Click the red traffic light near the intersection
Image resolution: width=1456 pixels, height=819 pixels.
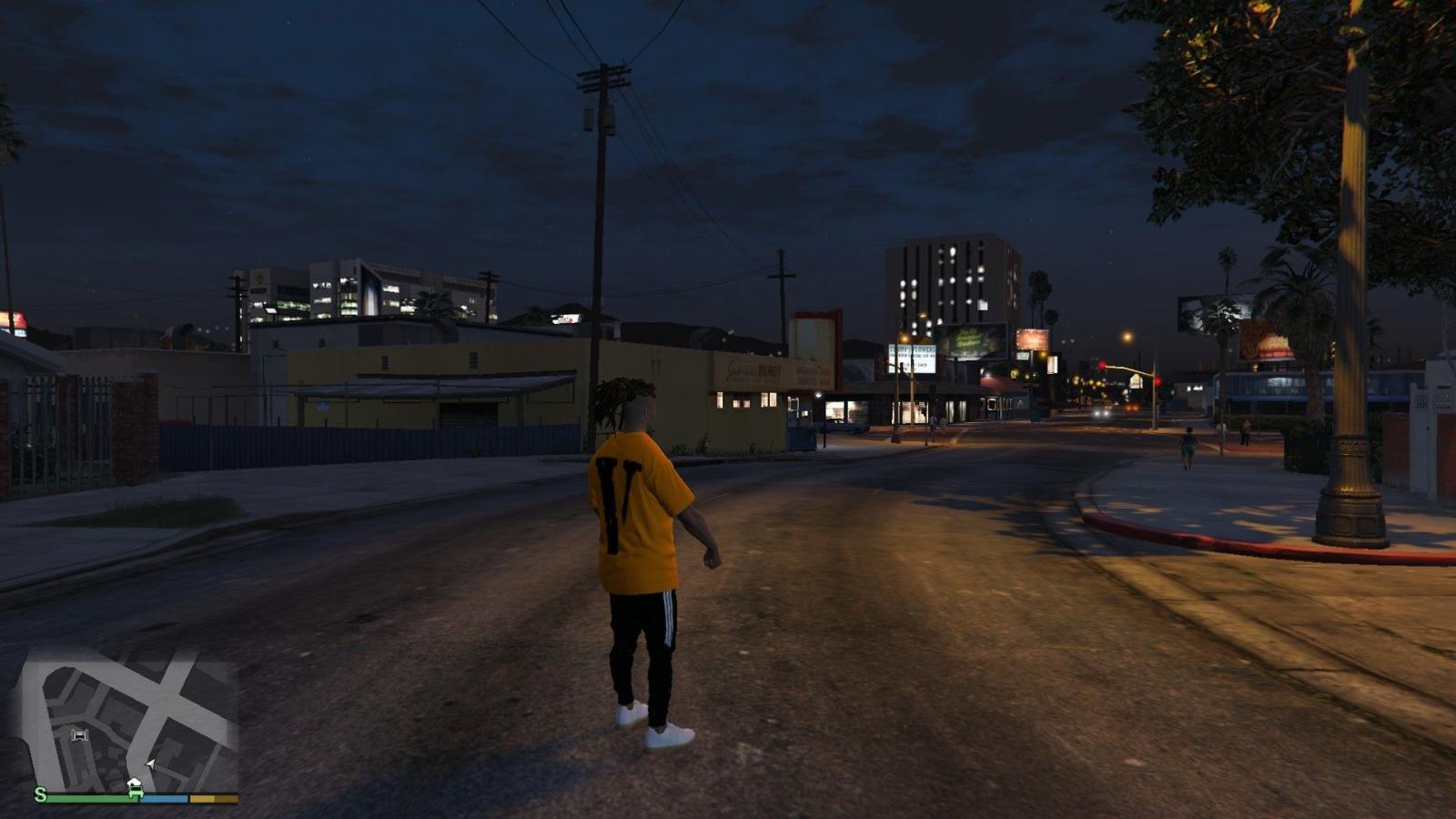(1102, 364)
